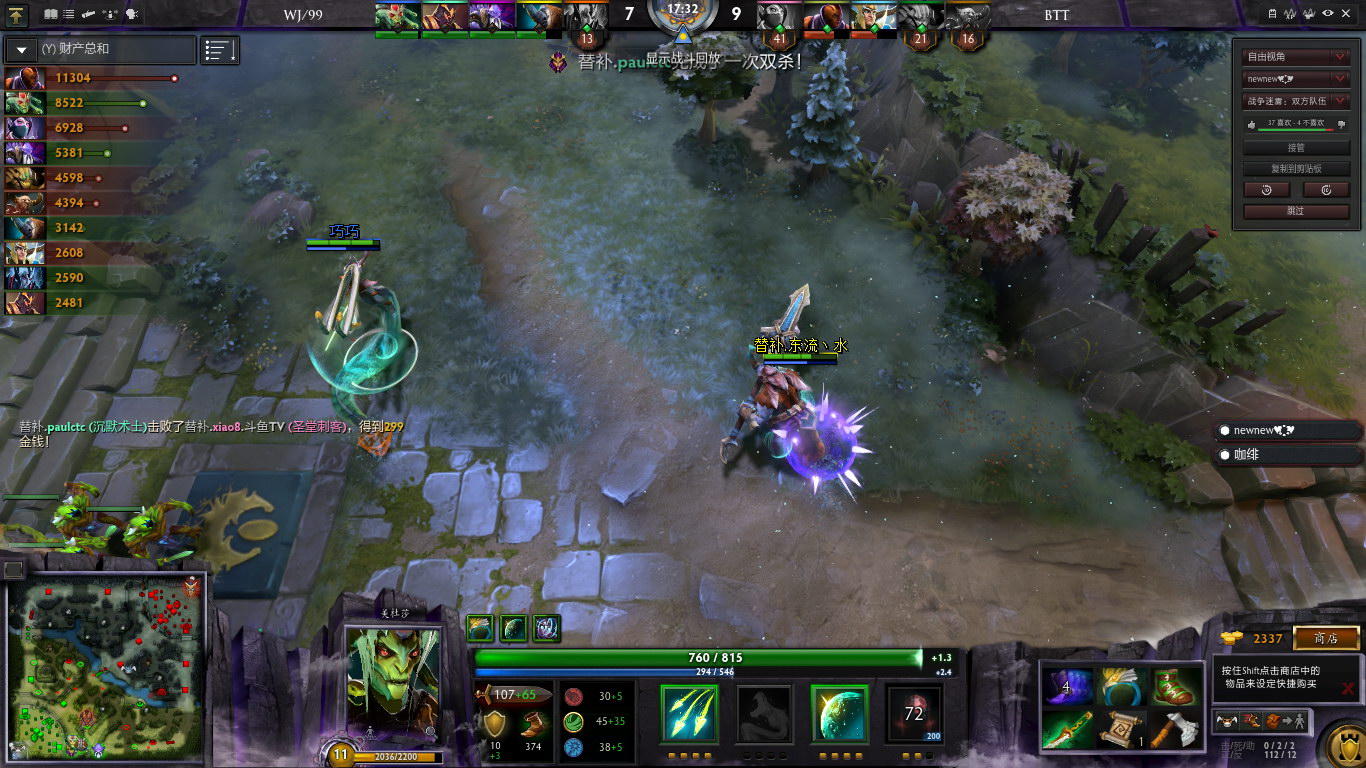Click the sort-list button beside 财产总和
The image size is (1366, 768).
(x=220, y=50)
